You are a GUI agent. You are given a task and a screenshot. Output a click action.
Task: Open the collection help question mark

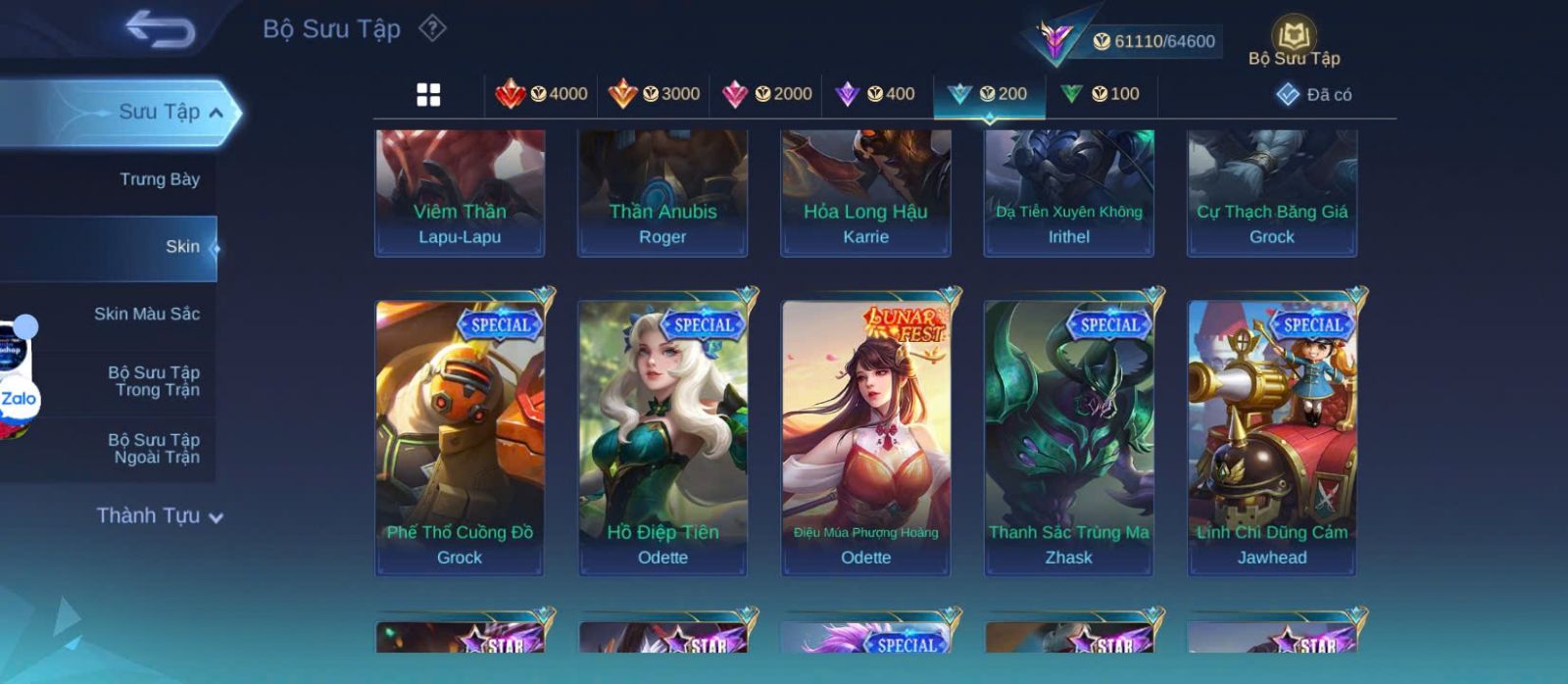pyautogui.click(x=432, y=28)
